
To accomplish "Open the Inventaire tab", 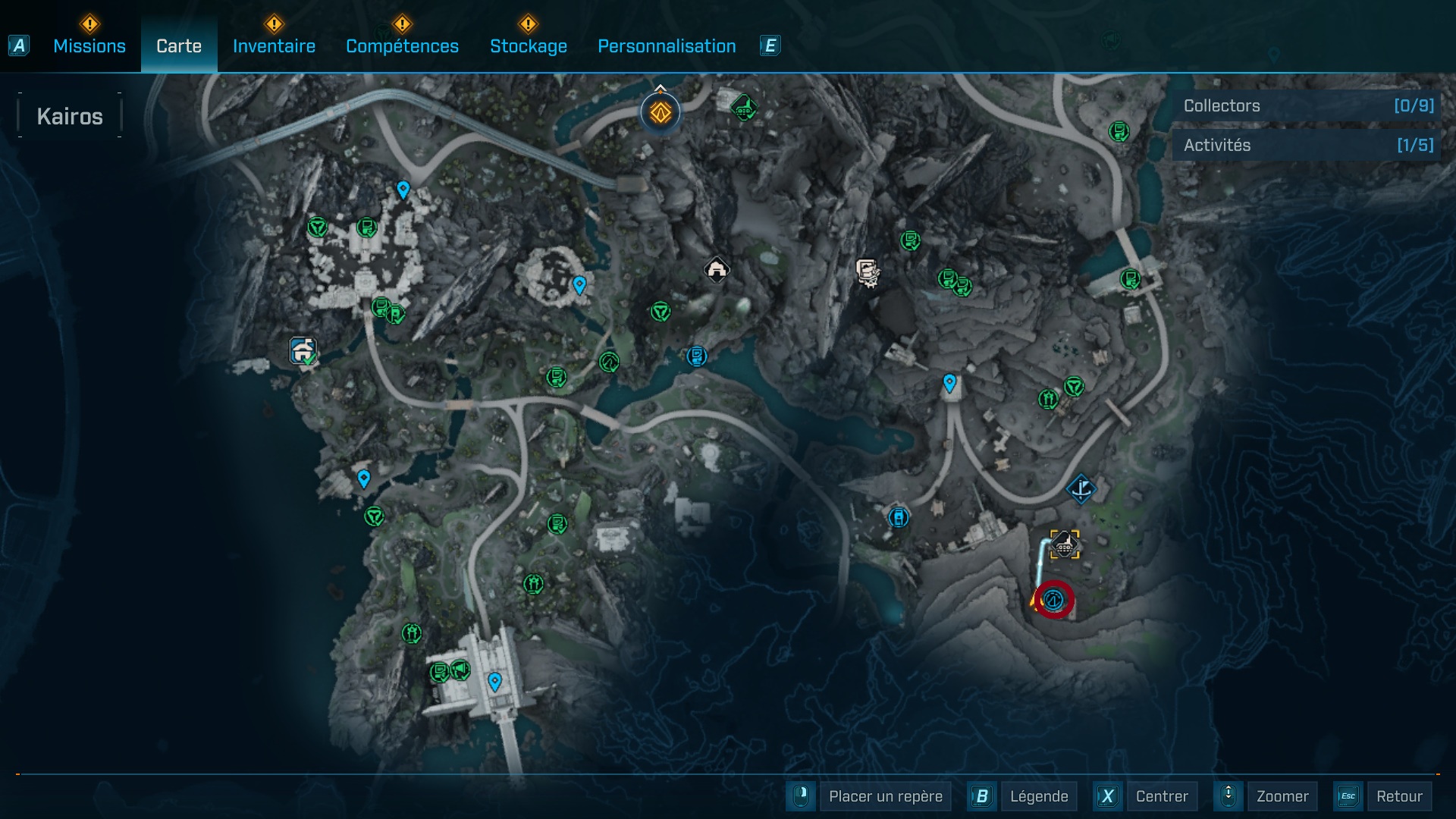I will coord(274,46).
